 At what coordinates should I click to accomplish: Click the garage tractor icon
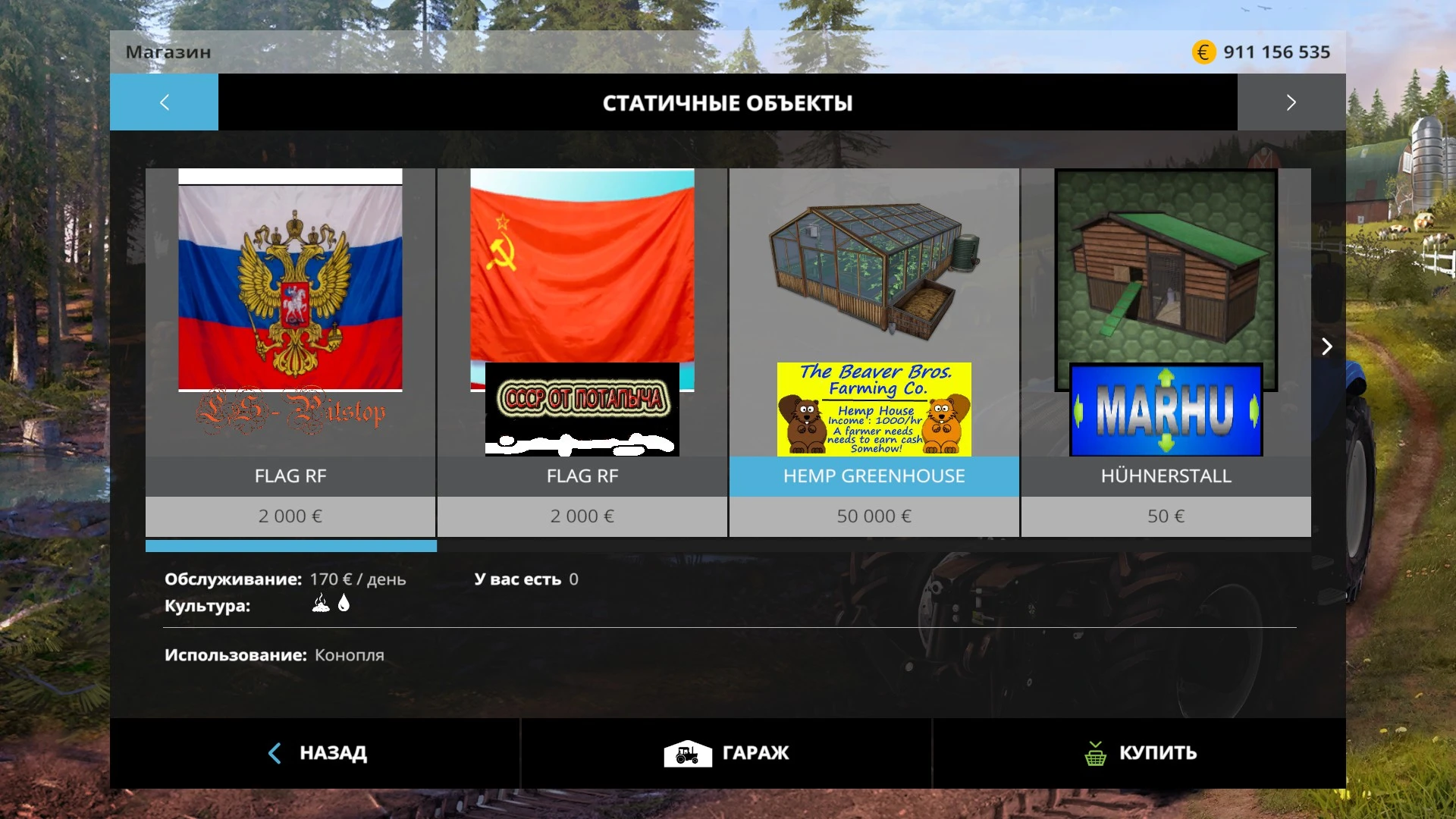686,753
